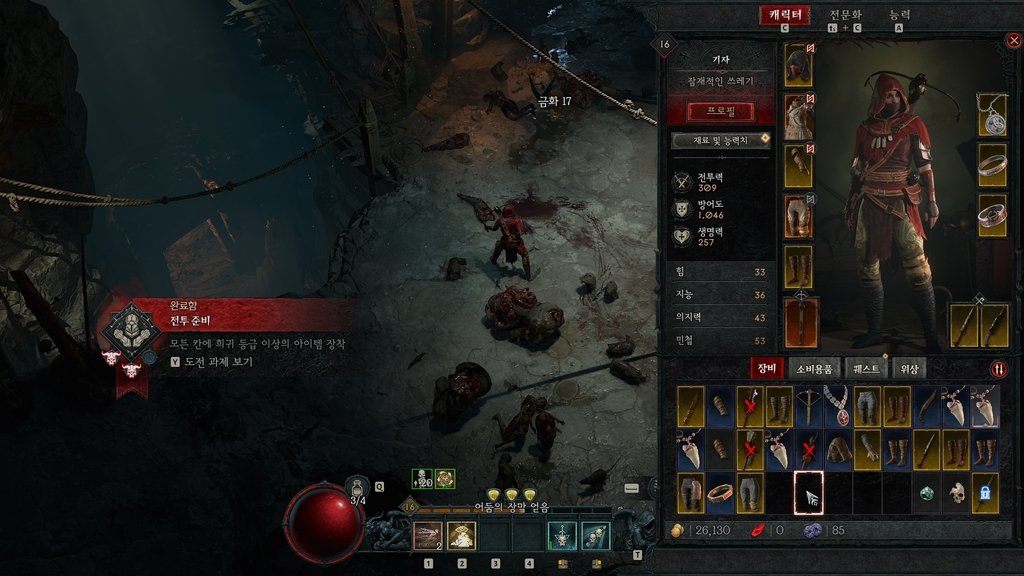Close the character panel
This screenshot has height=576, width=1024.
[1013, 41]
